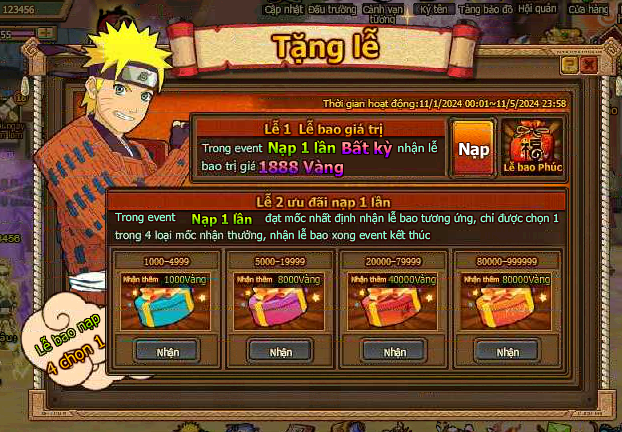Claim the 5000–19999 tier with Nhận
The width and height of the screenshot is (622, 432).
[280, 352]
